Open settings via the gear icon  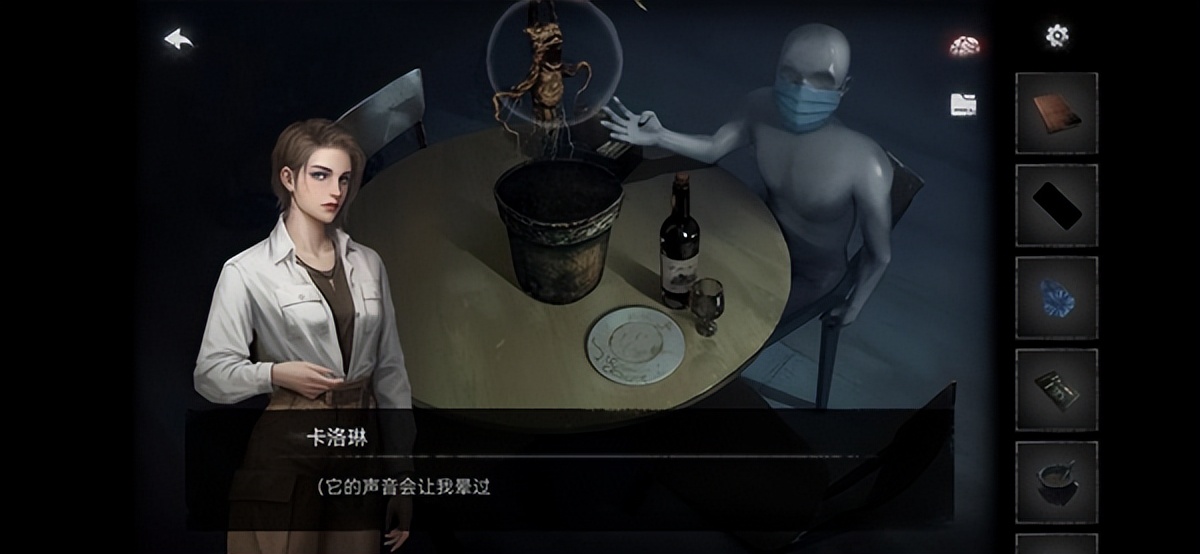(x=1057, y=36)
